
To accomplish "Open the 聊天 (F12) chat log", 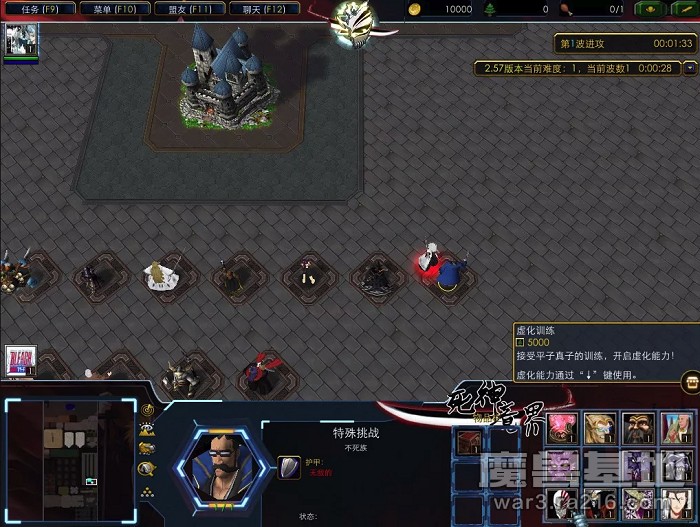I will (265, 9).
